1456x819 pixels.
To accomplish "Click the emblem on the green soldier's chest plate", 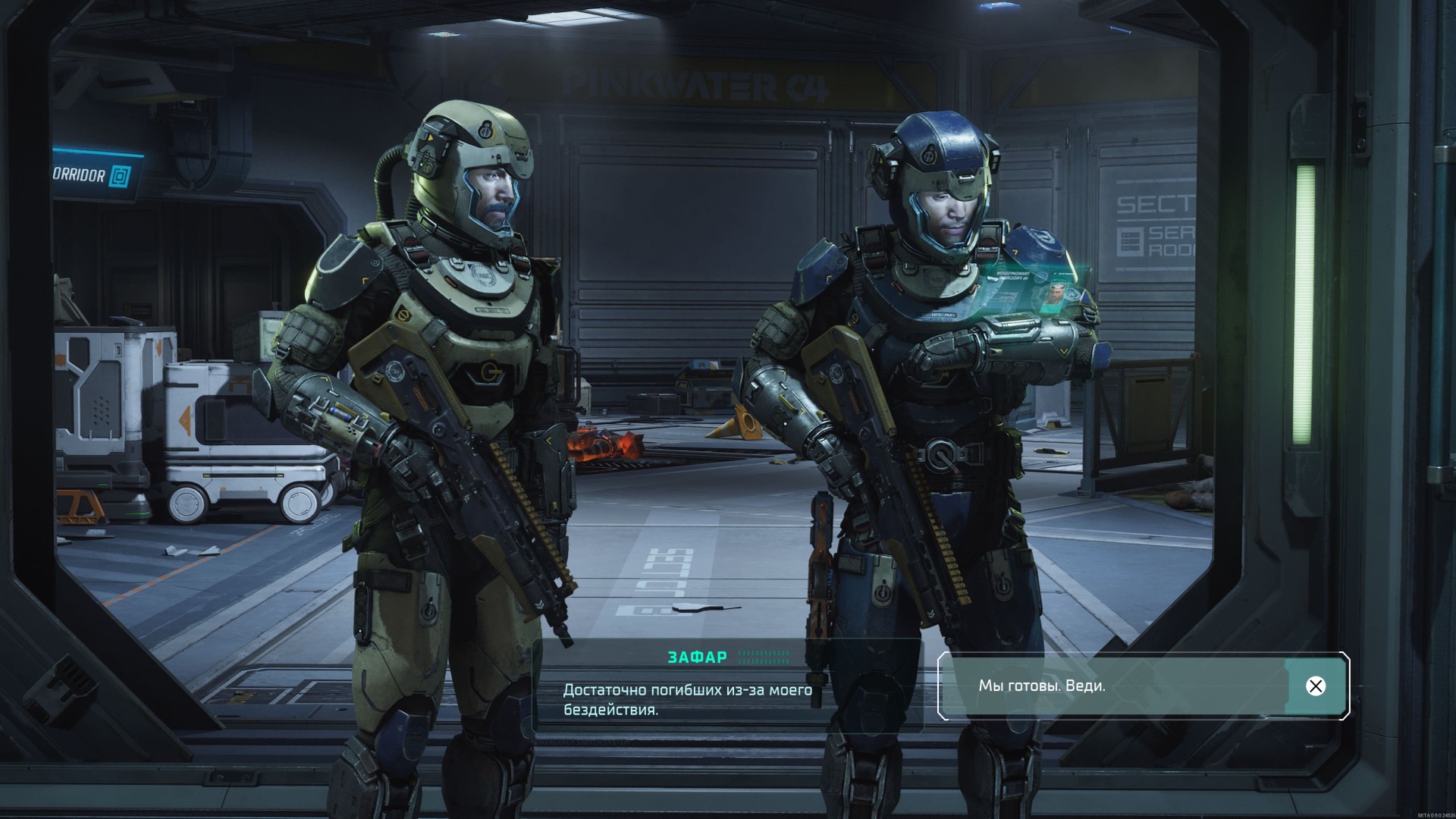I will (x=482, y=275).
